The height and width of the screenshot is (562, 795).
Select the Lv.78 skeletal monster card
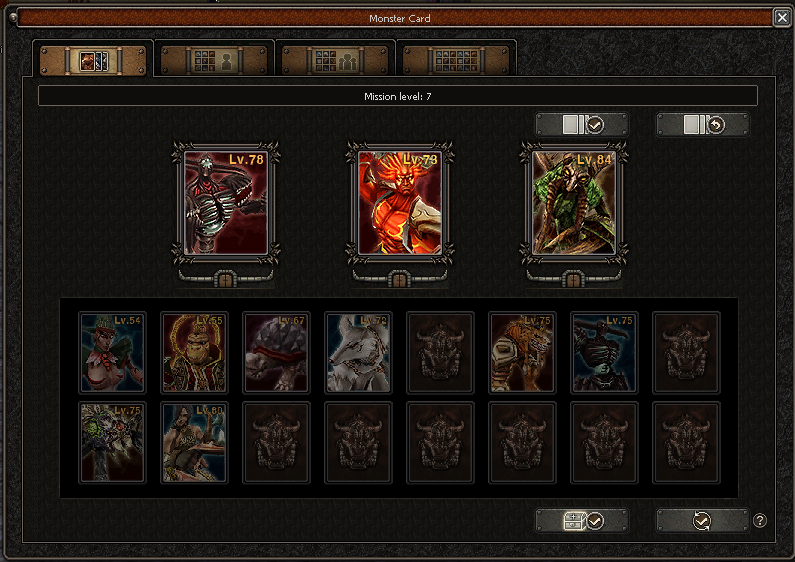[225, 204]
